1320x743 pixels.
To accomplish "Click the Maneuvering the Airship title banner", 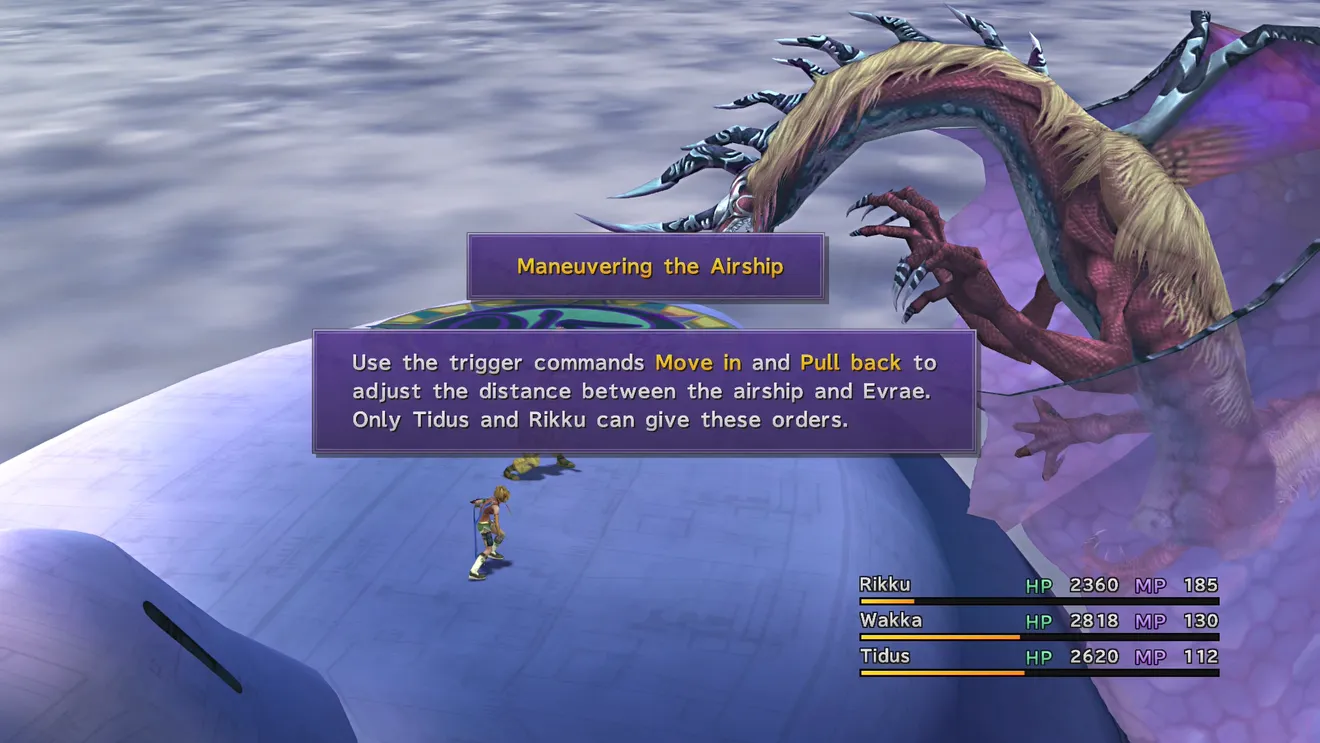I will 648,267.
